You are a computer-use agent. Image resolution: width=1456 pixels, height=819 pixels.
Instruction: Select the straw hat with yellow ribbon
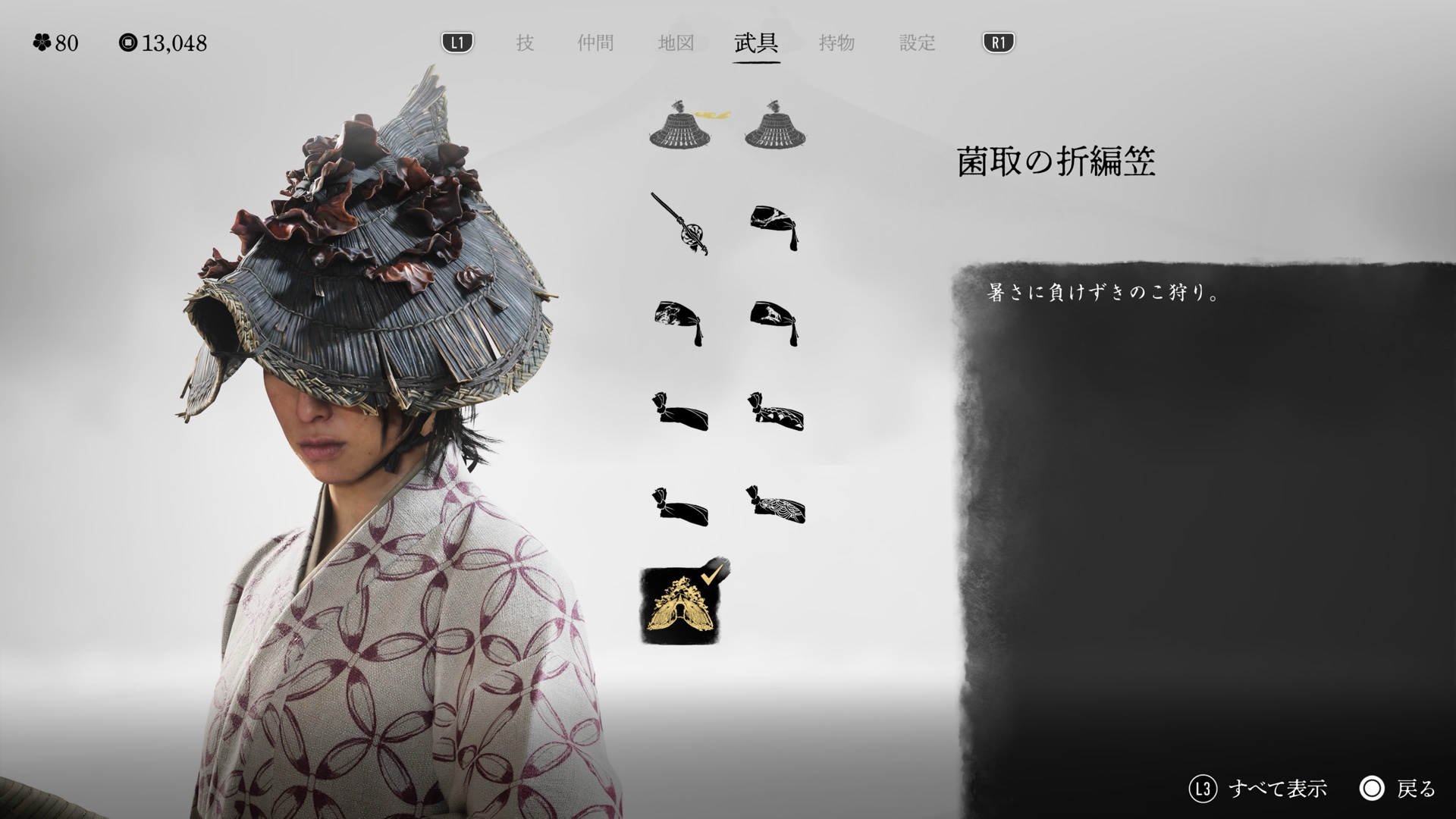pyautogui.click(x=681, y=124)
